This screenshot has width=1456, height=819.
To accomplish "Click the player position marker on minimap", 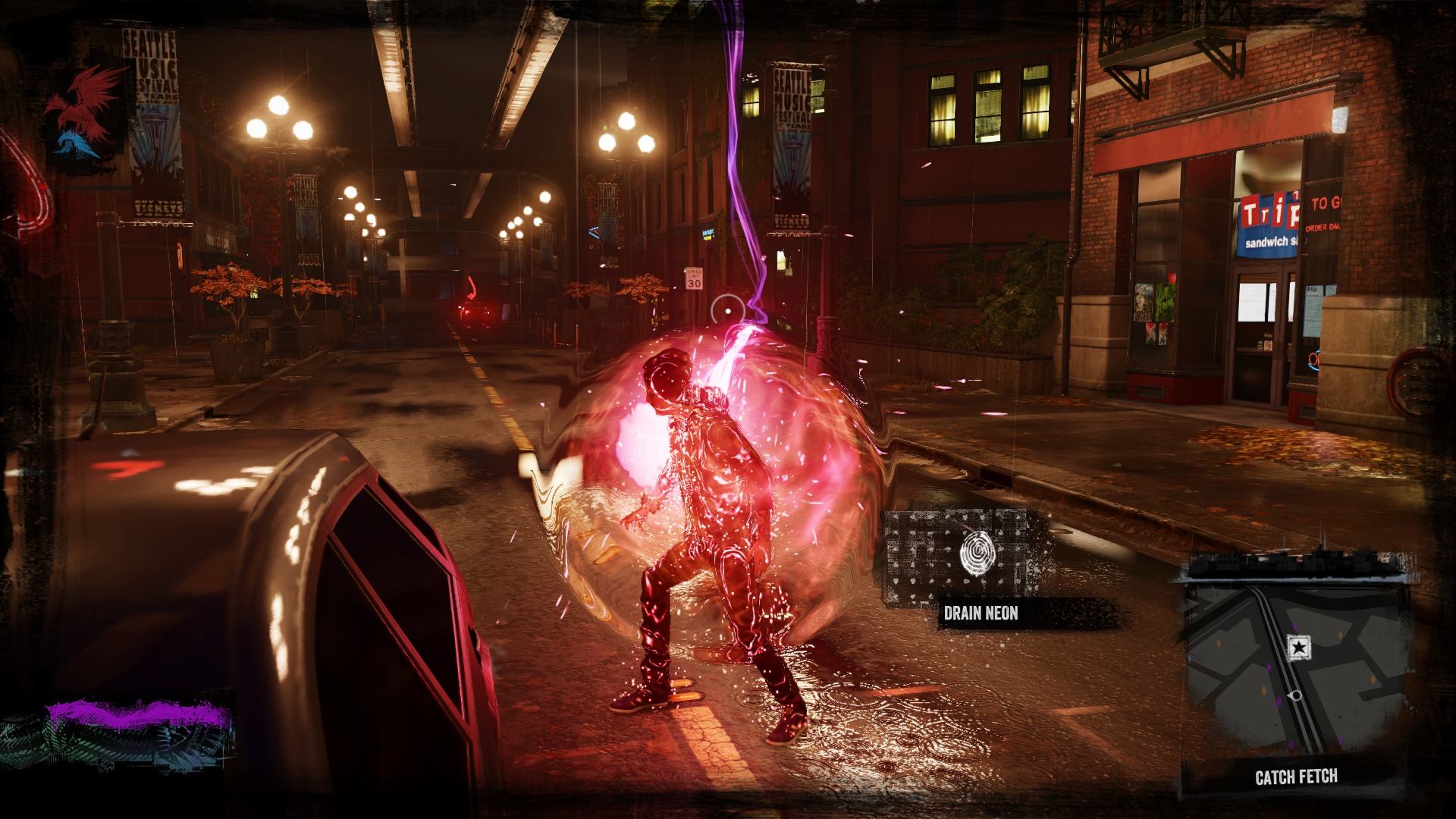I will click(x=1296, y=695).
